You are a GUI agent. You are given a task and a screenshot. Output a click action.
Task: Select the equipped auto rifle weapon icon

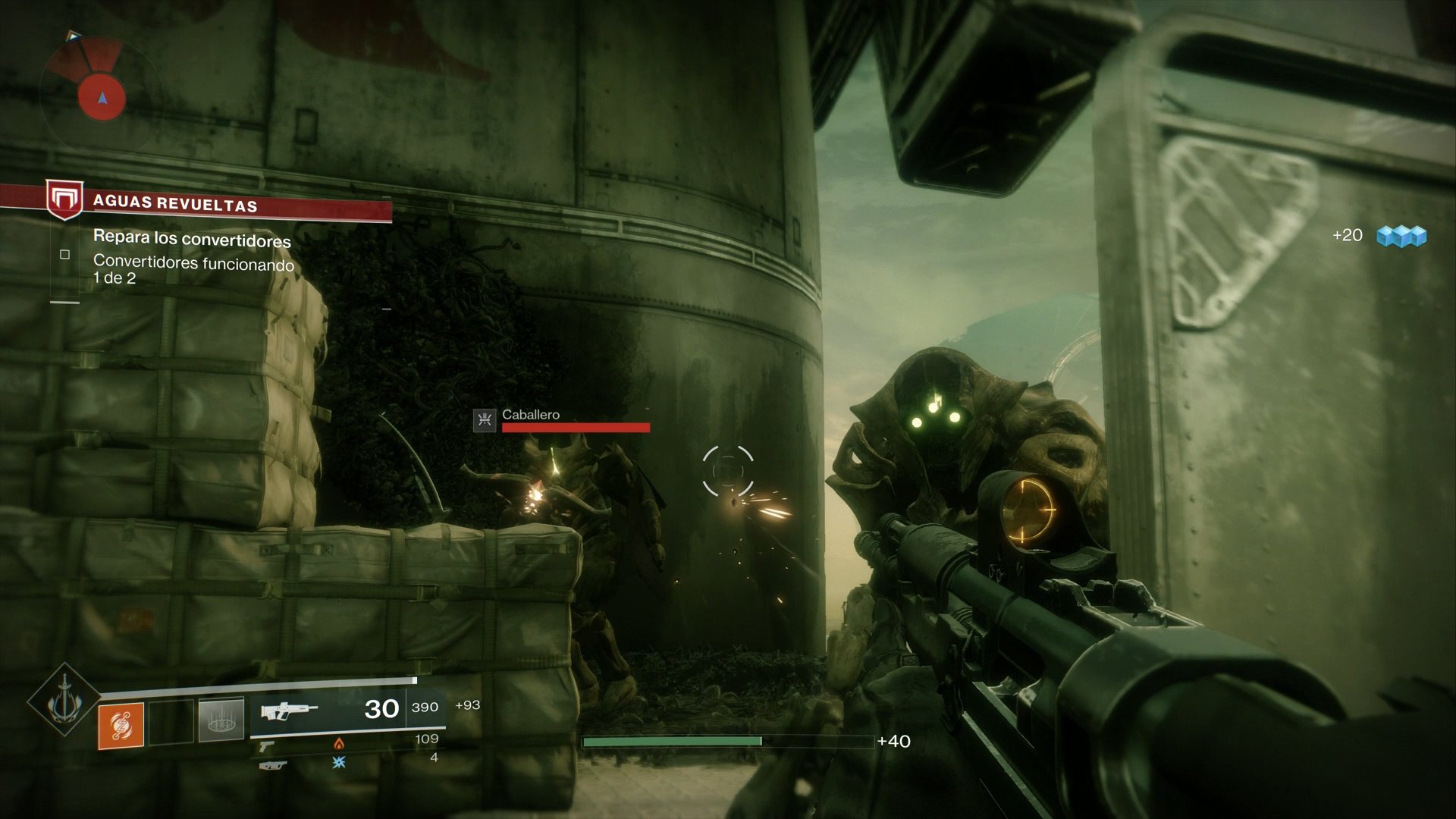[288, 711]
